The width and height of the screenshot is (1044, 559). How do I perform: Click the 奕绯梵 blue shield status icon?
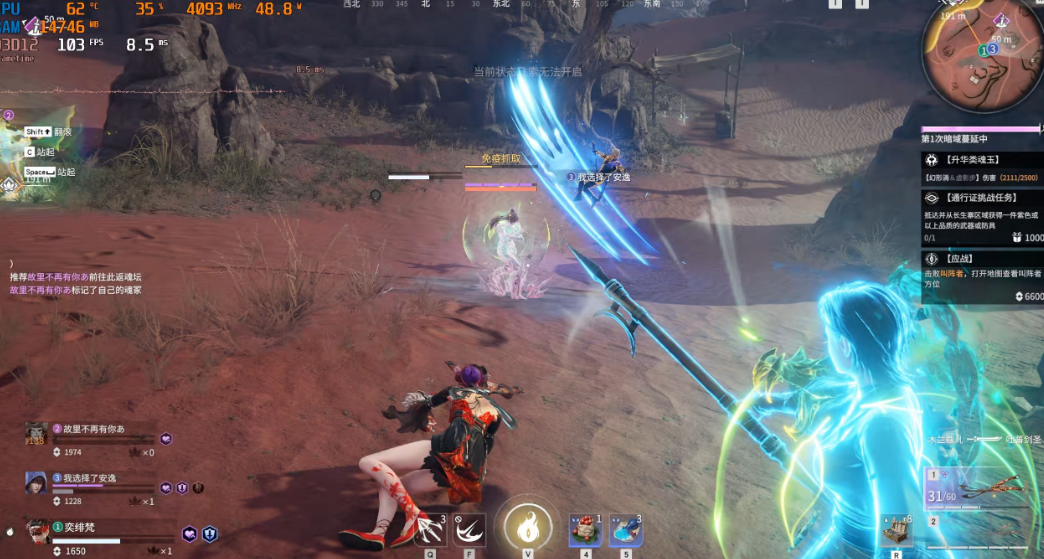[x=210, y=534]
